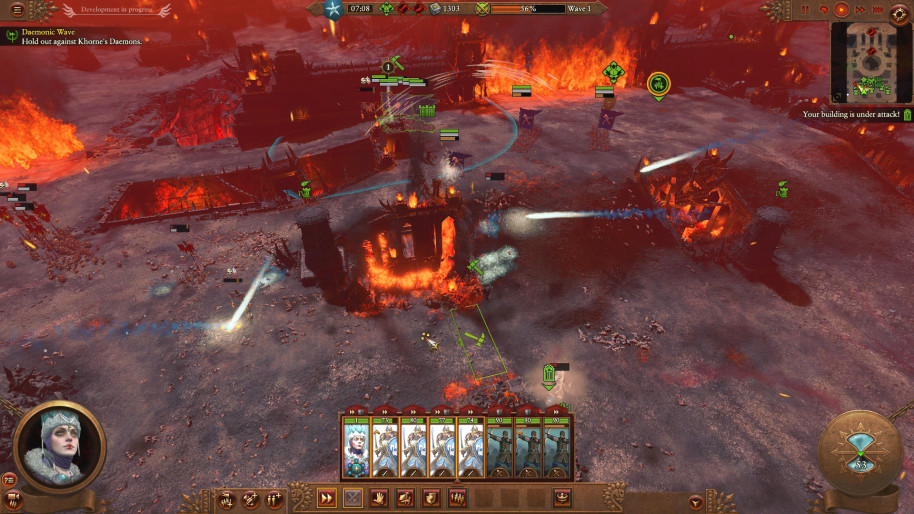This screenshot has height=514, width=914.
Task: Click the open hand halt button
Action: tap(380, 497)
